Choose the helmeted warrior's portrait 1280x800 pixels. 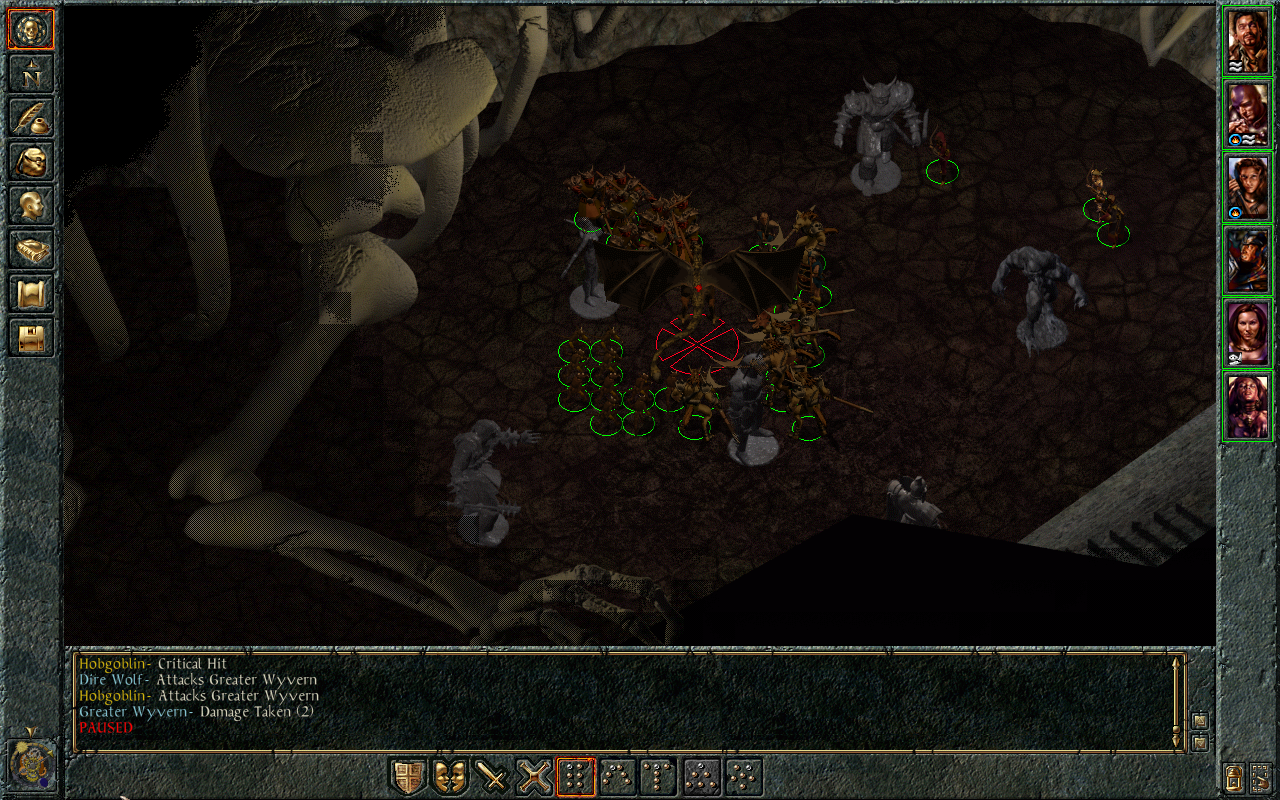point(1247,260)
